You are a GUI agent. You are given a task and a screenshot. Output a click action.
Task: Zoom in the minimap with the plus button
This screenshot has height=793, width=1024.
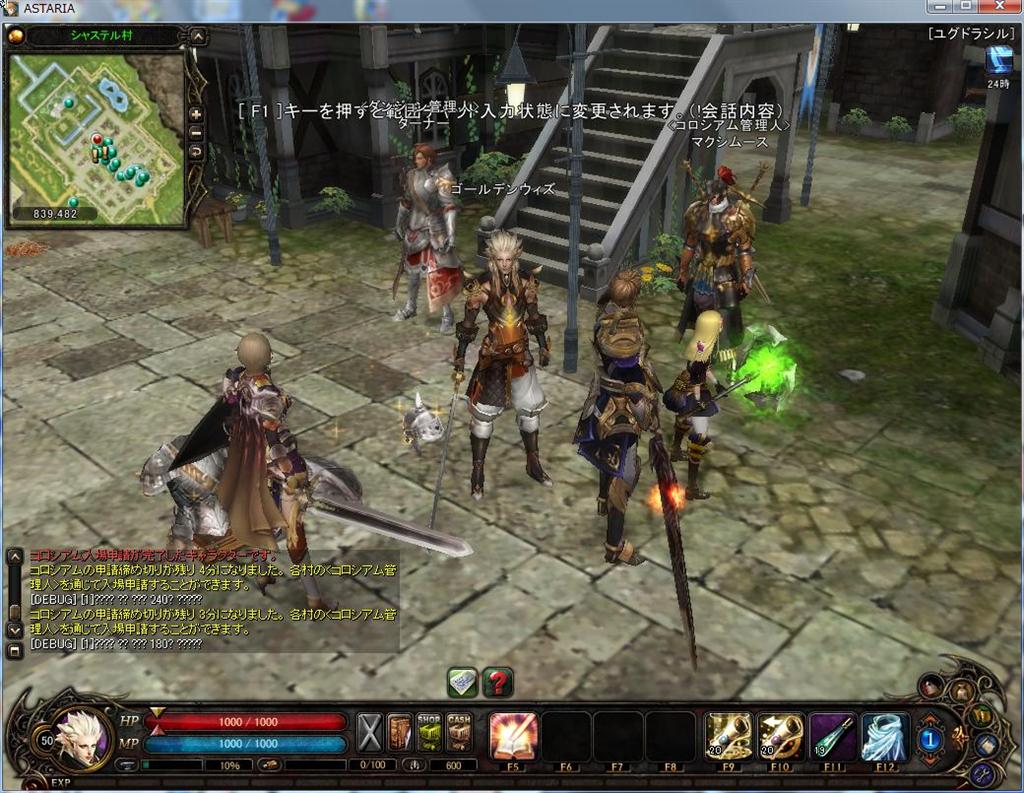tap(196, 114)
